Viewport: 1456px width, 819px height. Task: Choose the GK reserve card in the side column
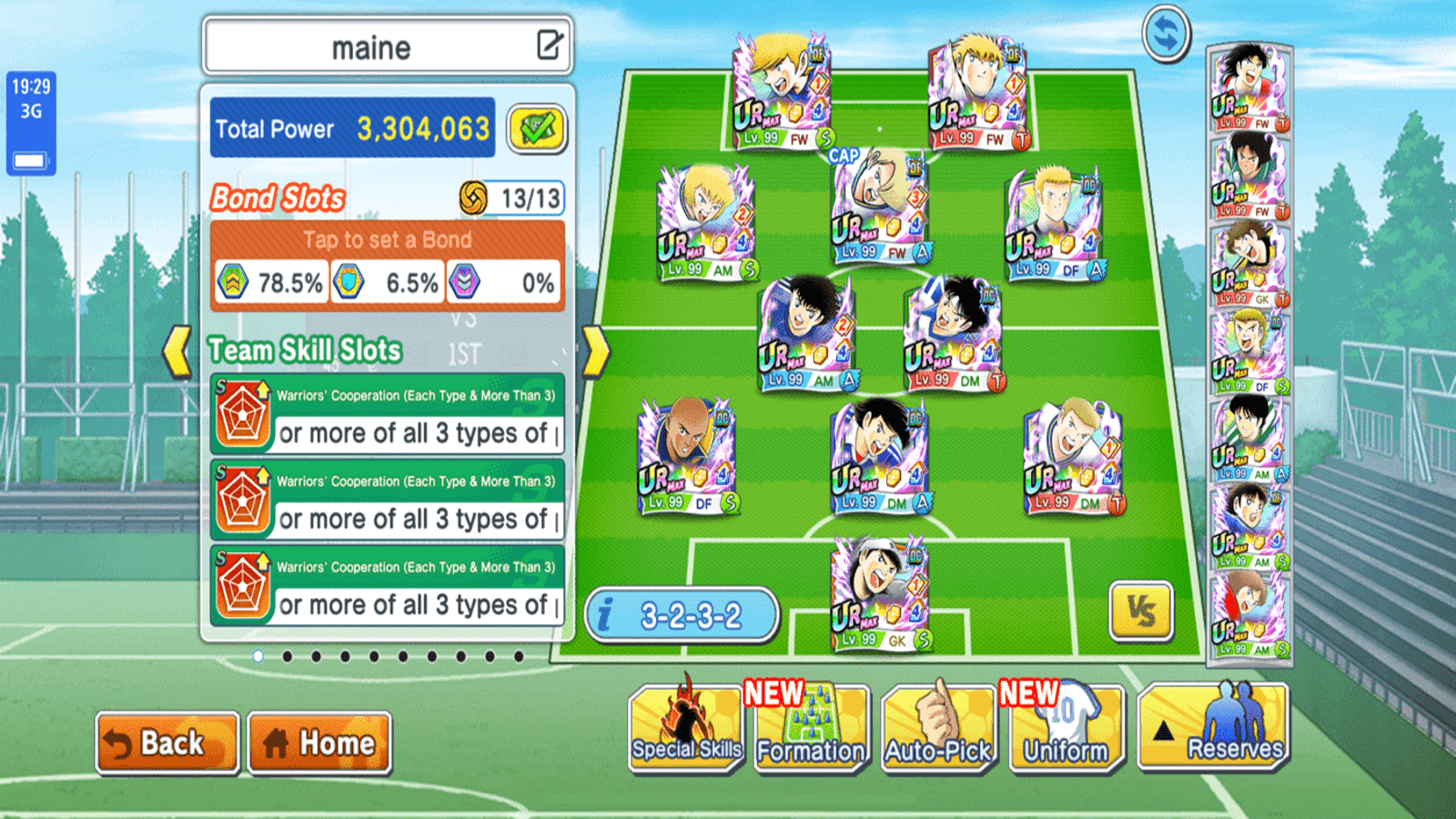coord(1249,264)
